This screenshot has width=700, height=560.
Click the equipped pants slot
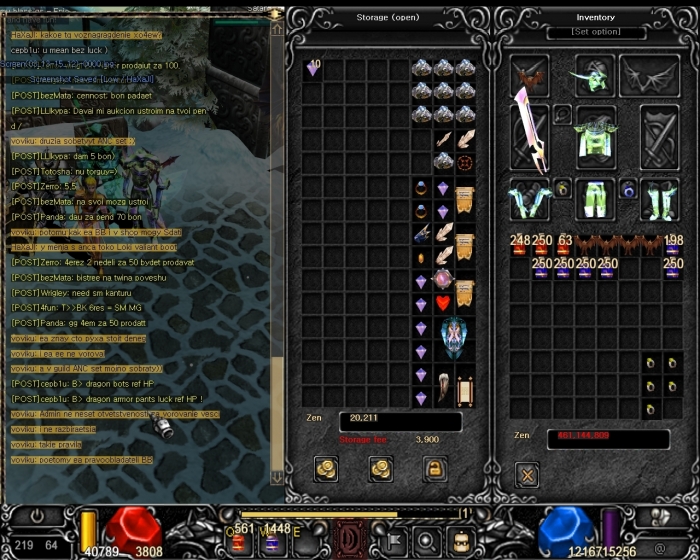[x=594, y=198]
